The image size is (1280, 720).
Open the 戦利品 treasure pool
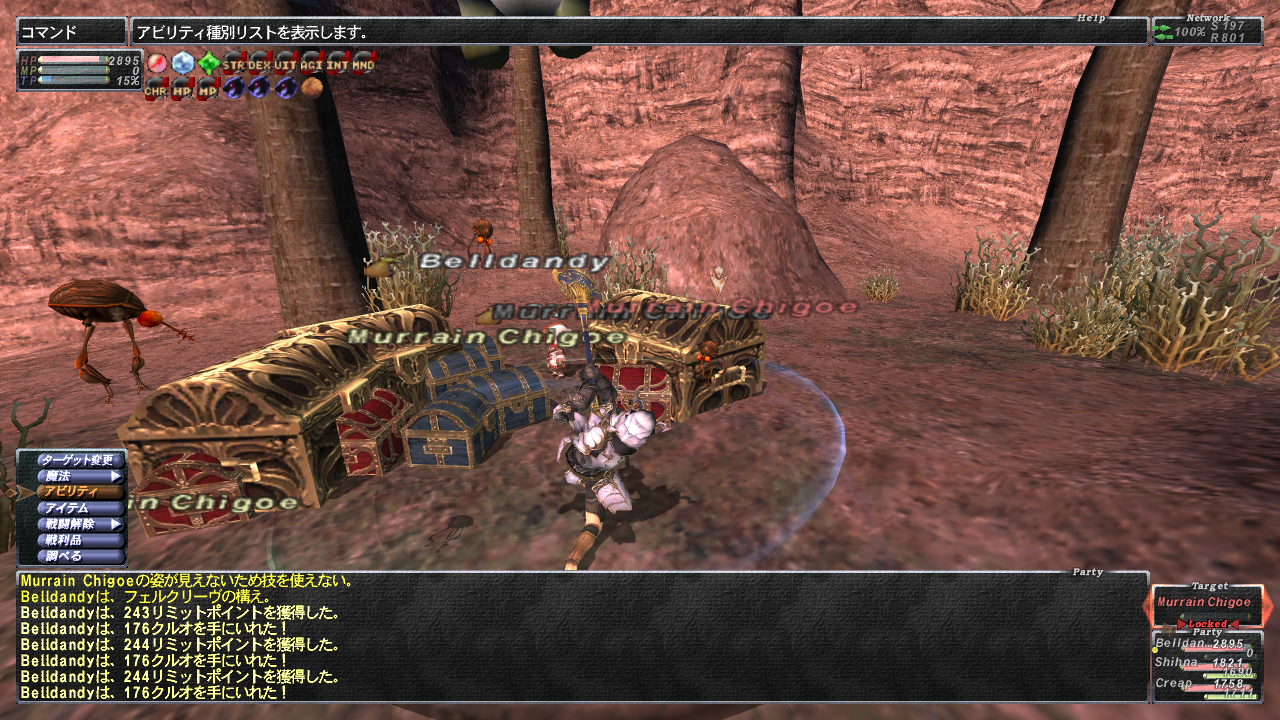pos(77,540)
